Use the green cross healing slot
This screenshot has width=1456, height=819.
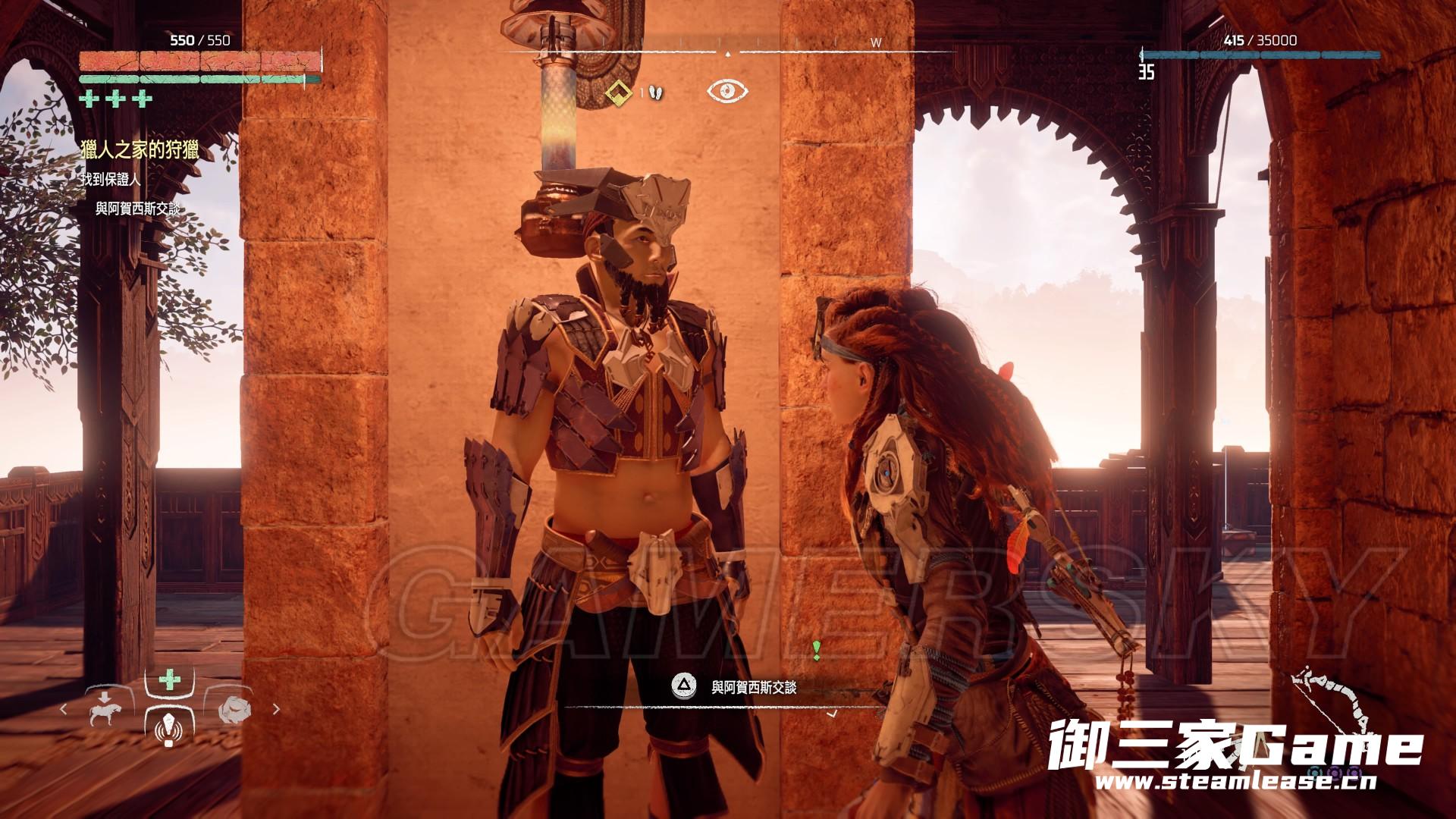pos(169,680)
